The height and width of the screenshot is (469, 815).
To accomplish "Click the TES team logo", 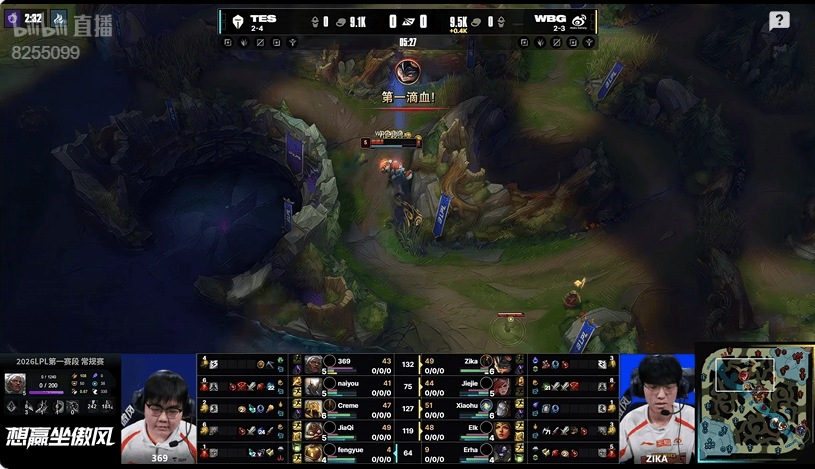I will tap(235, 21).
